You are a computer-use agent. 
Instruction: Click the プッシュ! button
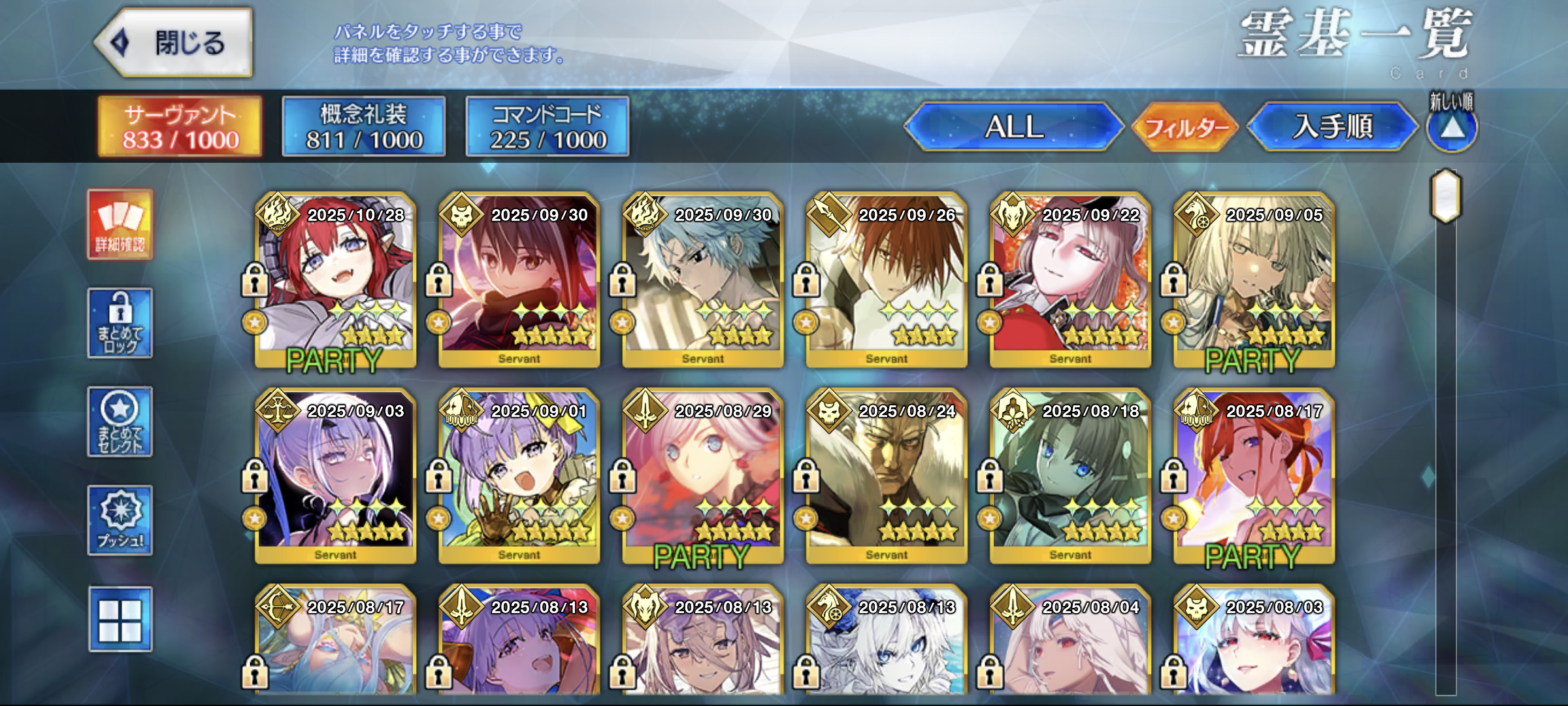(120, 520)
